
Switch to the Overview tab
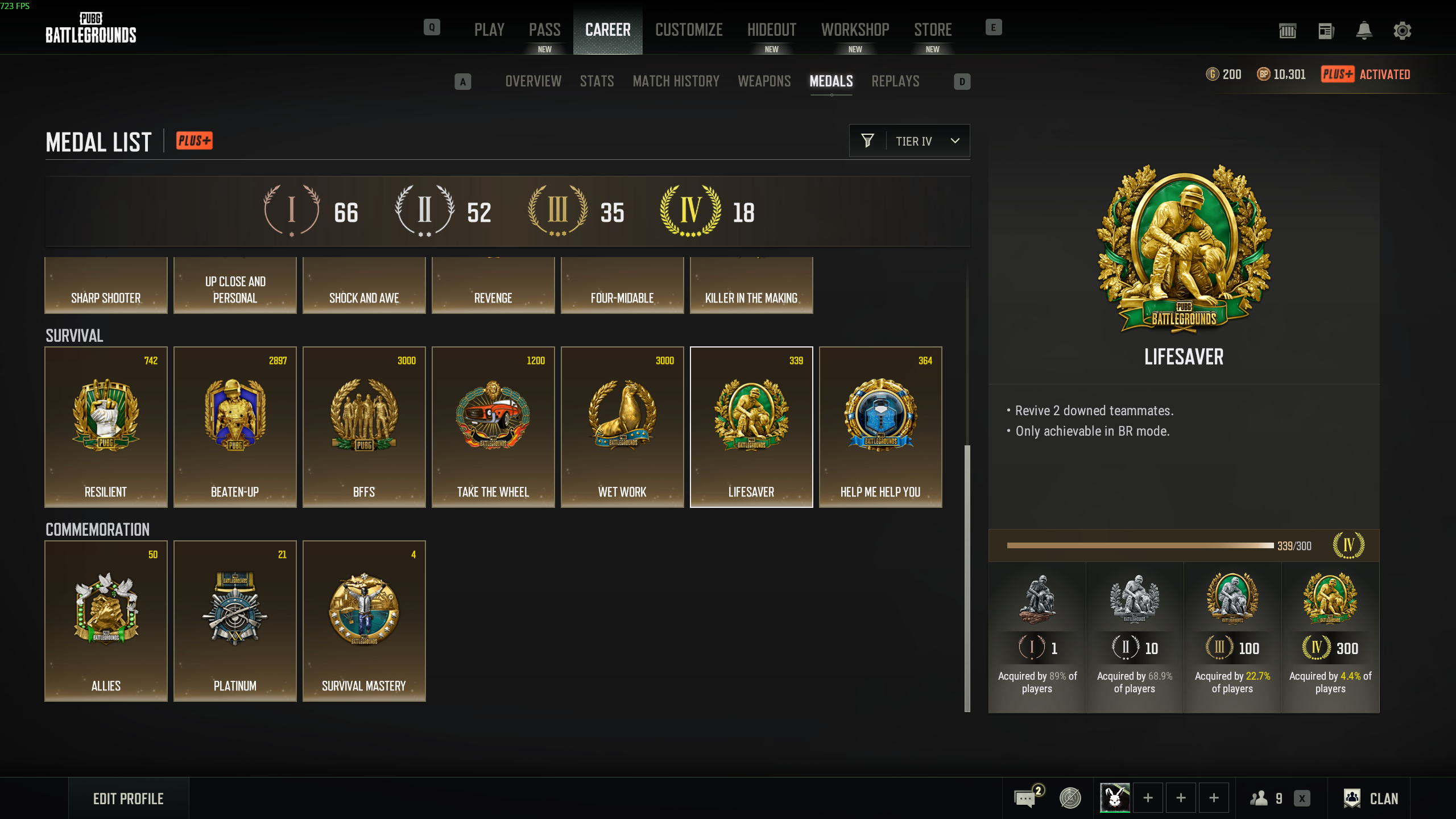533,81
